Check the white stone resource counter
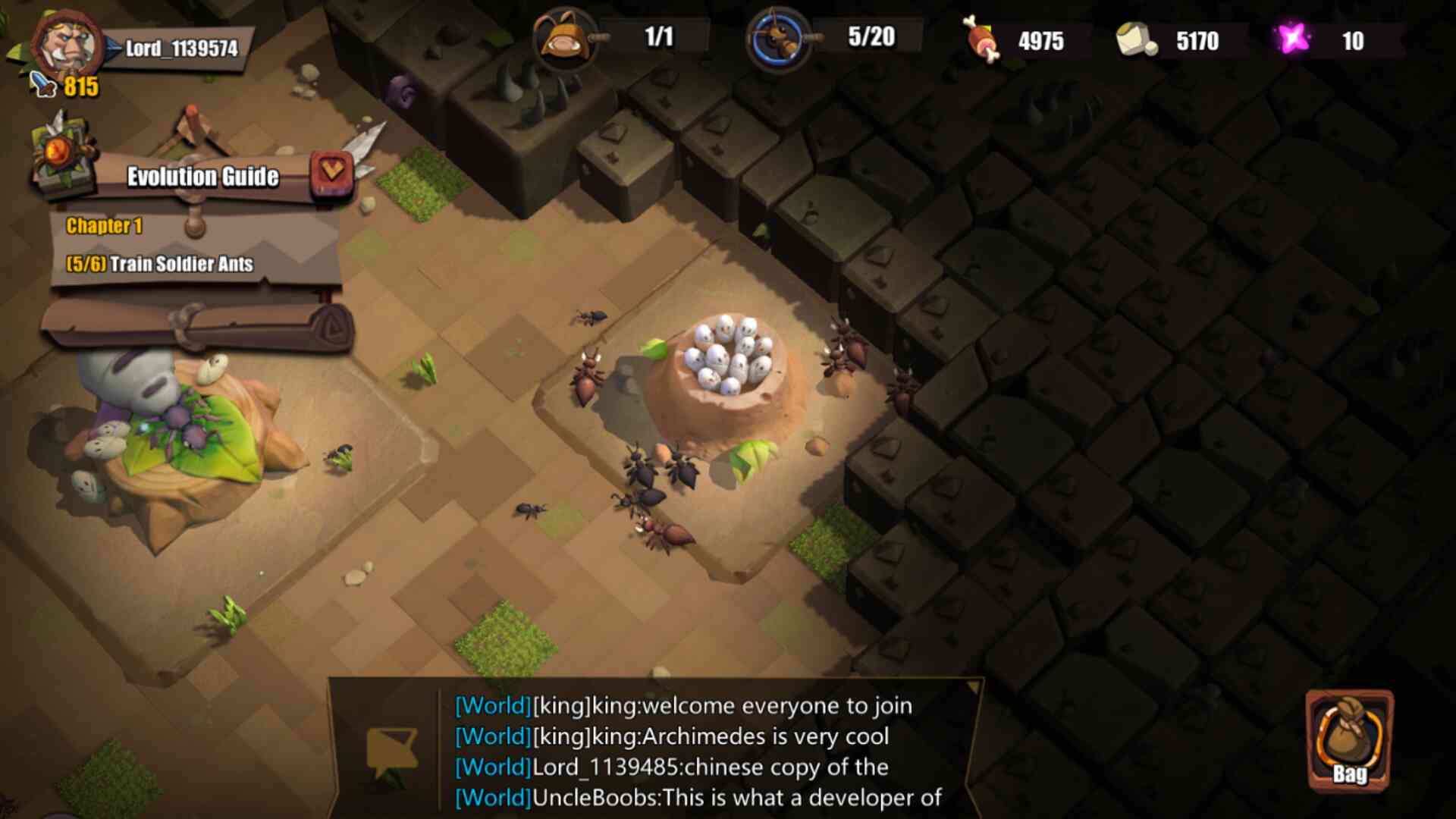Image resolution: width=1456 pixels, height=819 pixels. tap(1136, 39)
